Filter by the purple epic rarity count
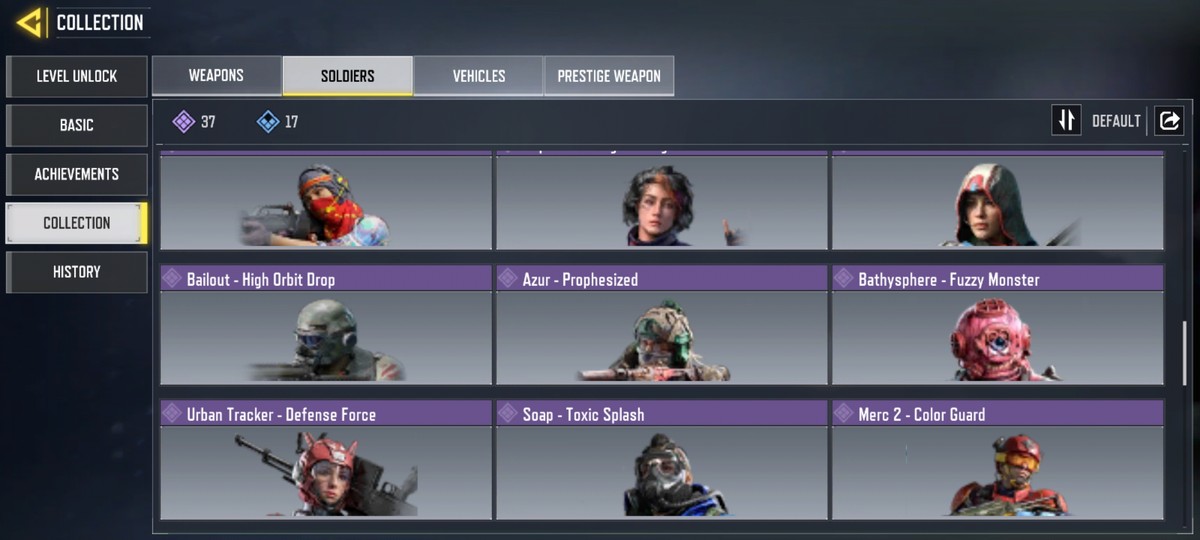 coord(194,122)
